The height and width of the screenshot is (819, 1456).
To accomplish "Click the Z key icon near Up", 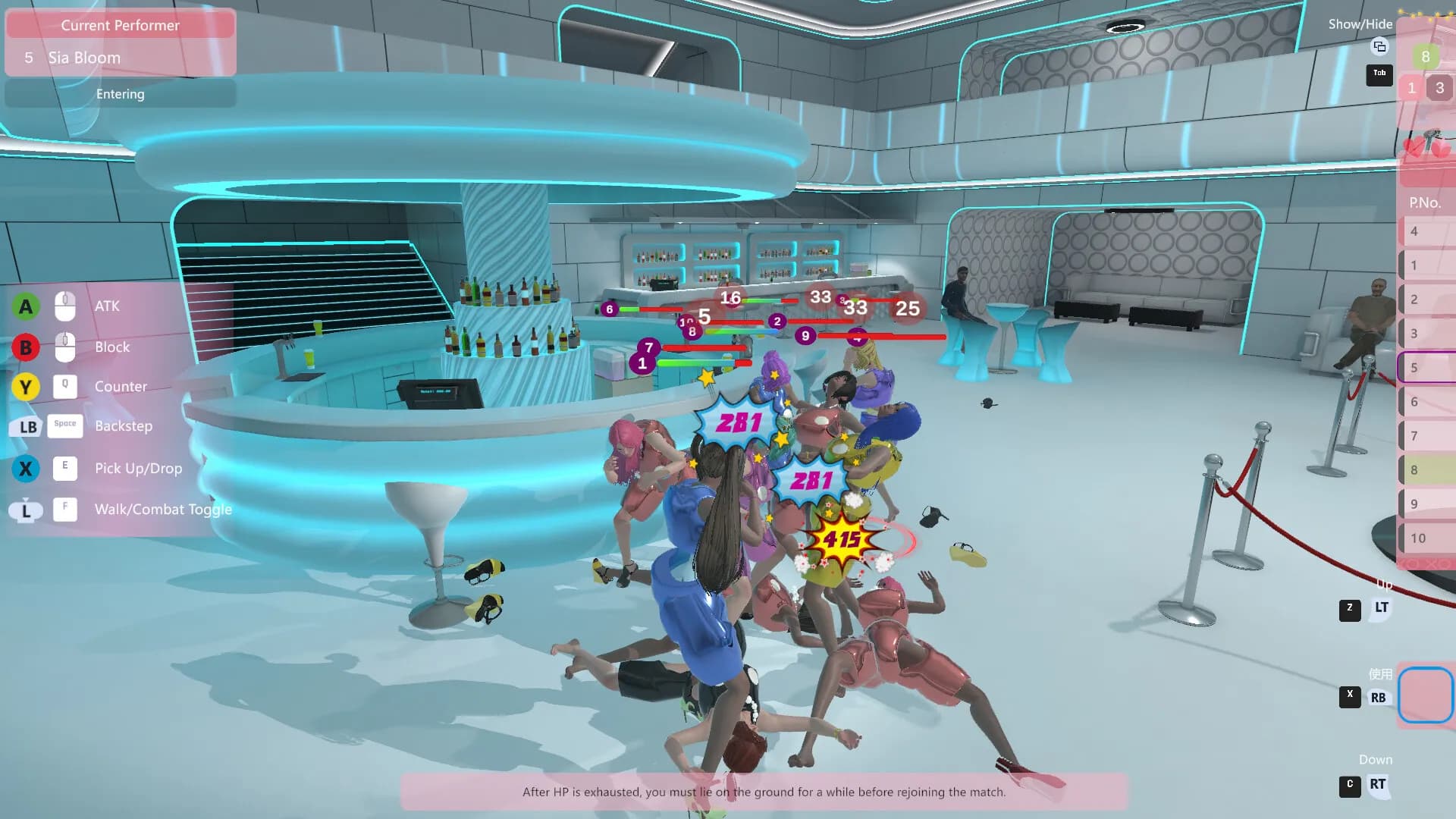I will point(1349,607).
